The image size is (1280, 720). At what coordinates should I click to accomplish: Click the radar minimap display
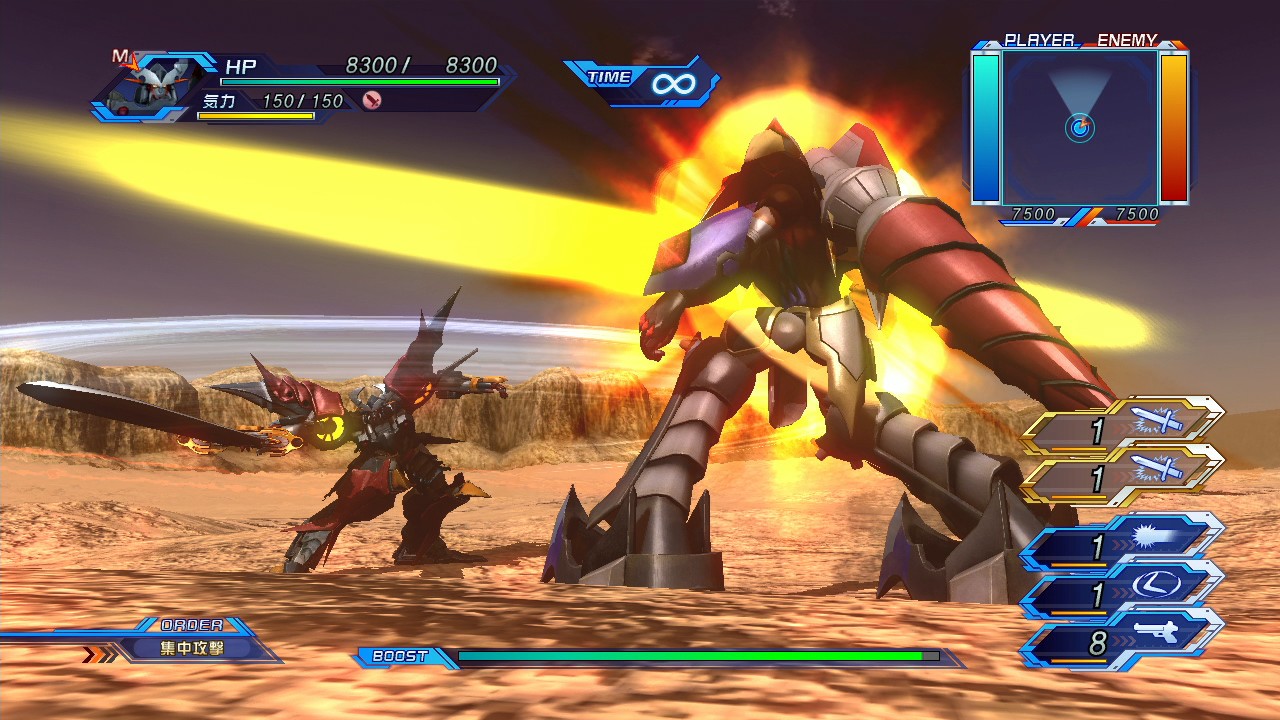1080,127
